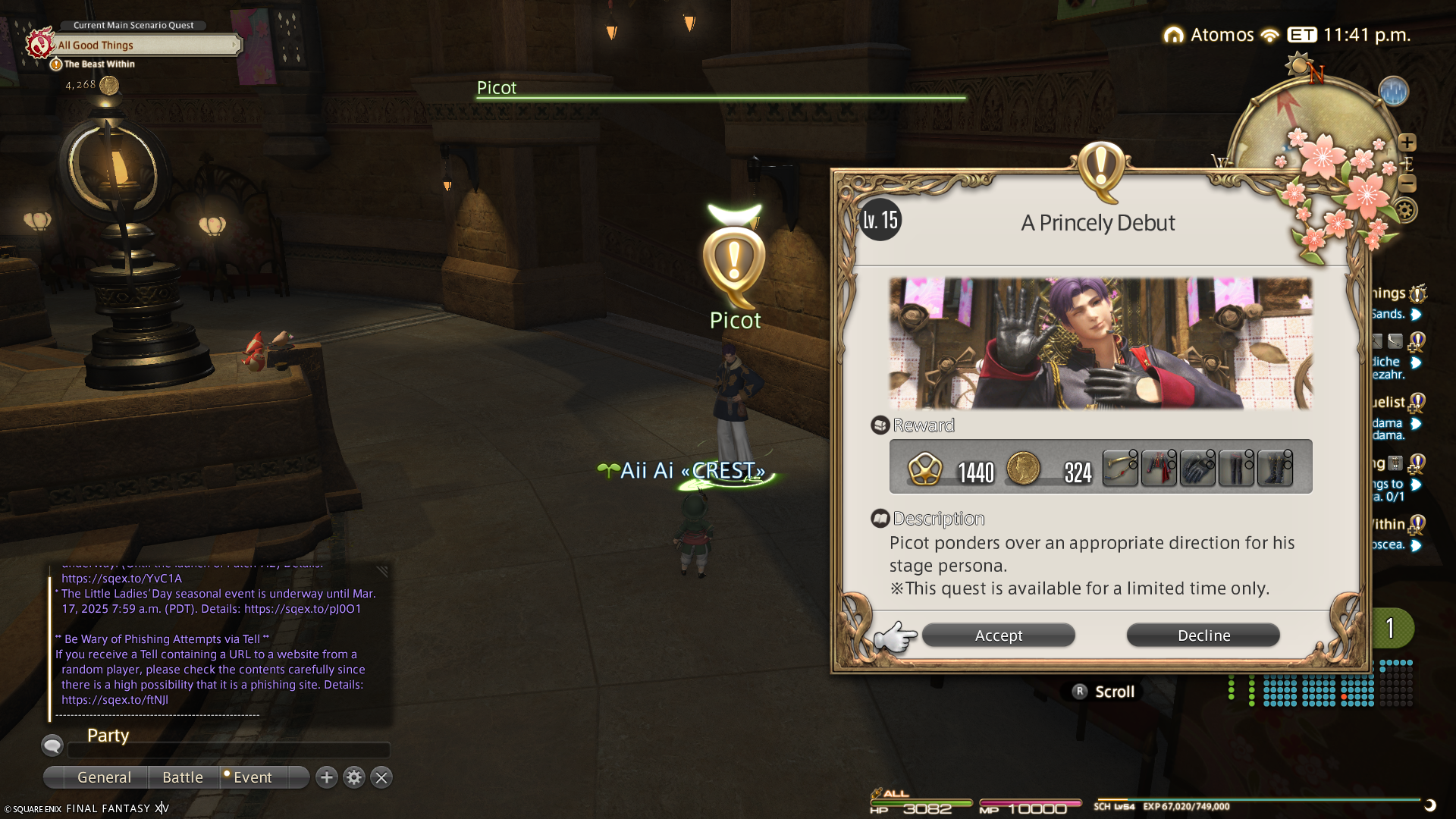
Task: Zoom out the minimap
Action: pyautogui.click(x=1407, y=184)
